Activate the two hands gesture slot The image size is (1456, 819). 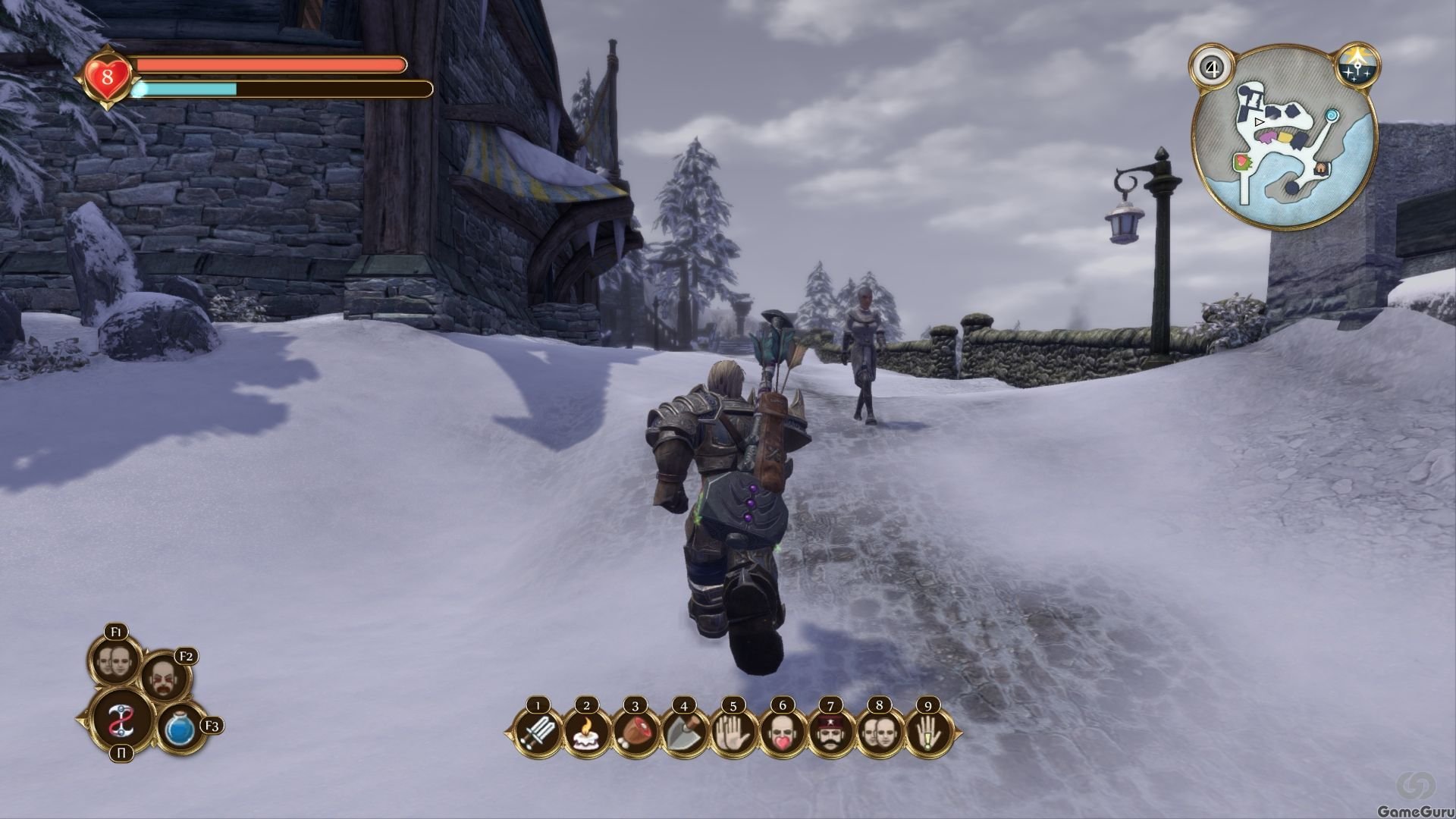[733, 734]
